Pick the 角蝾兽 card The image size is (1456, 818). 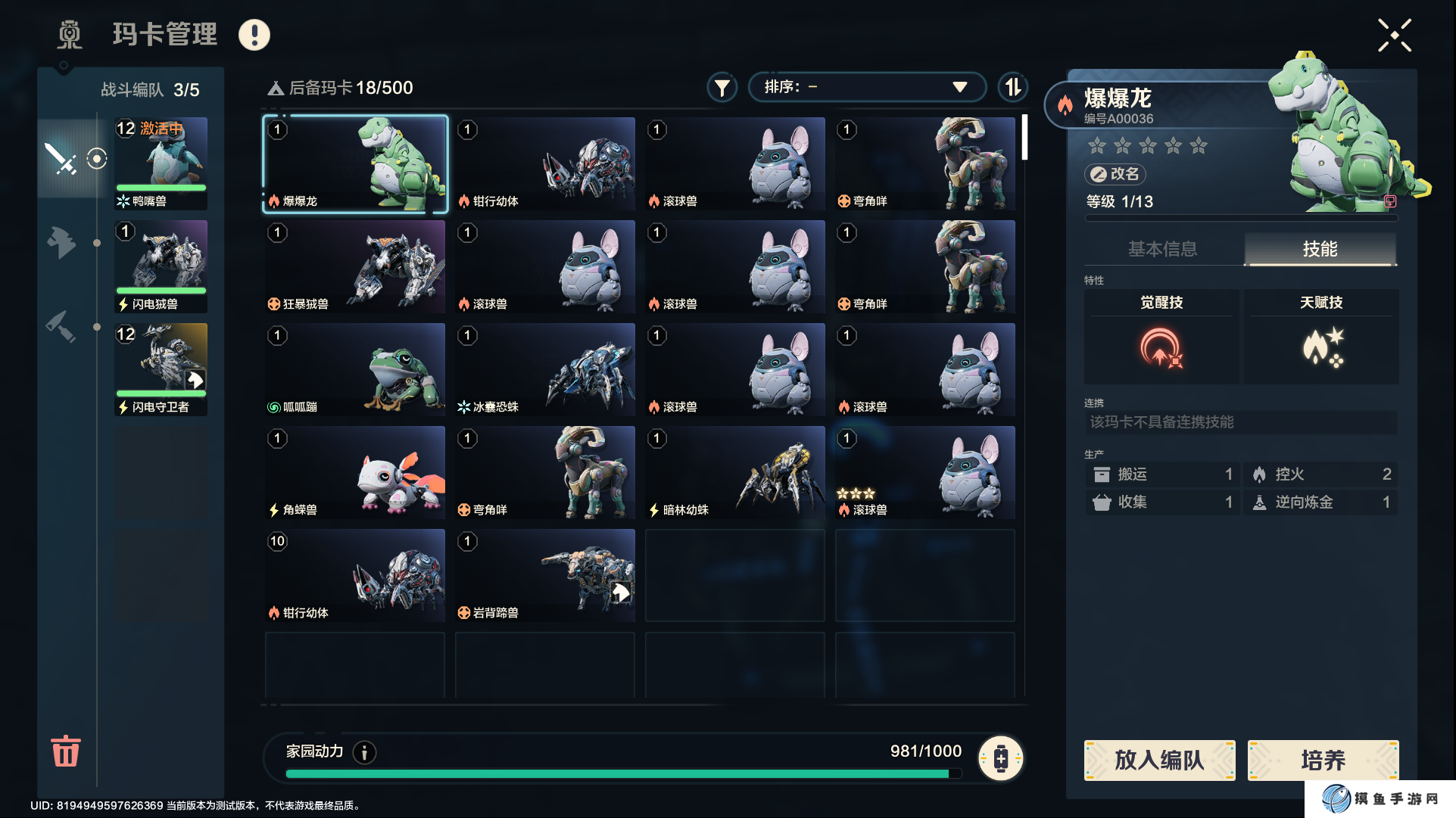point(355,473)
